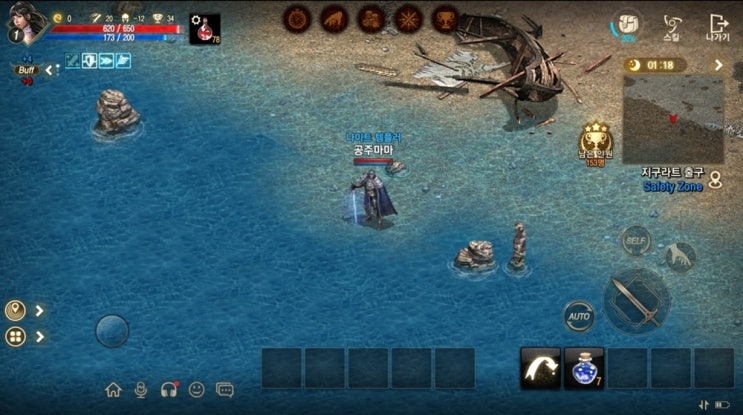
Task: Toggle AUTO battle mode
Action: coord(578,316)
